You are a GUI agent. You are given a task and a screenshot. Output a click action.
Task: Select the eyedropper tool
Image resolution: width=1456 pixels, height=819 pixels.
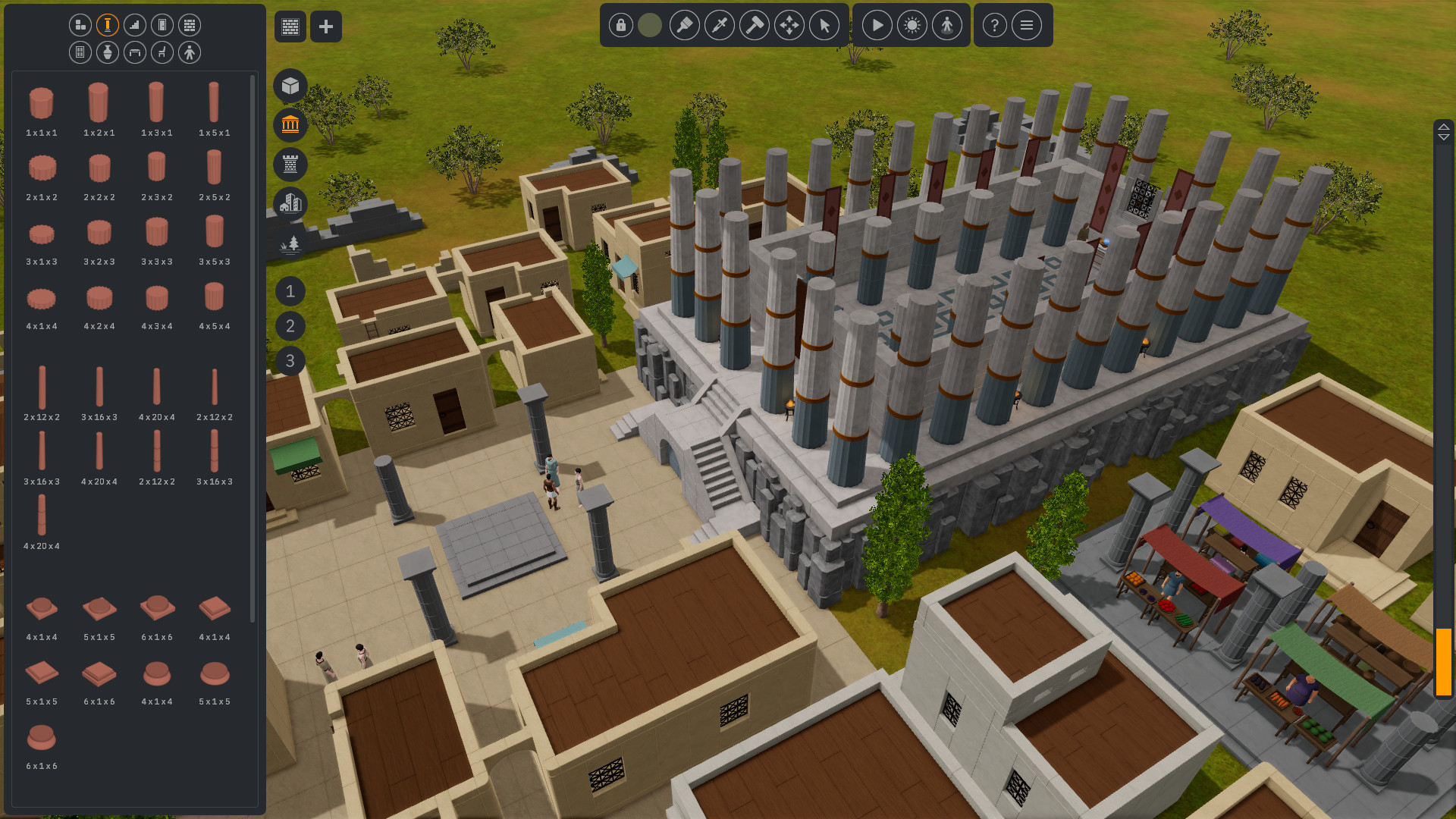pos(720,25)
